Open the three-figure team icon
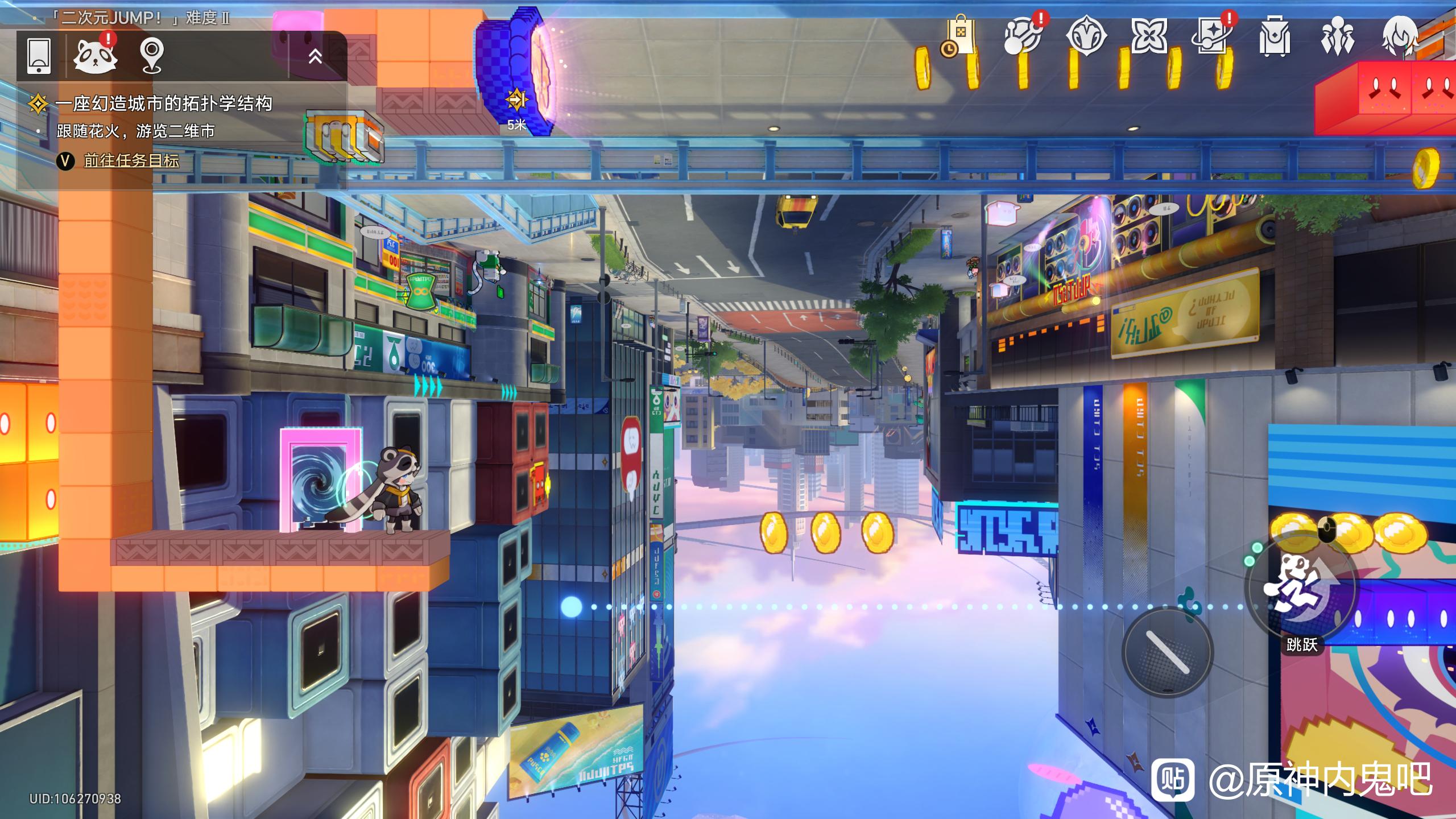 tap(1337, 36)
